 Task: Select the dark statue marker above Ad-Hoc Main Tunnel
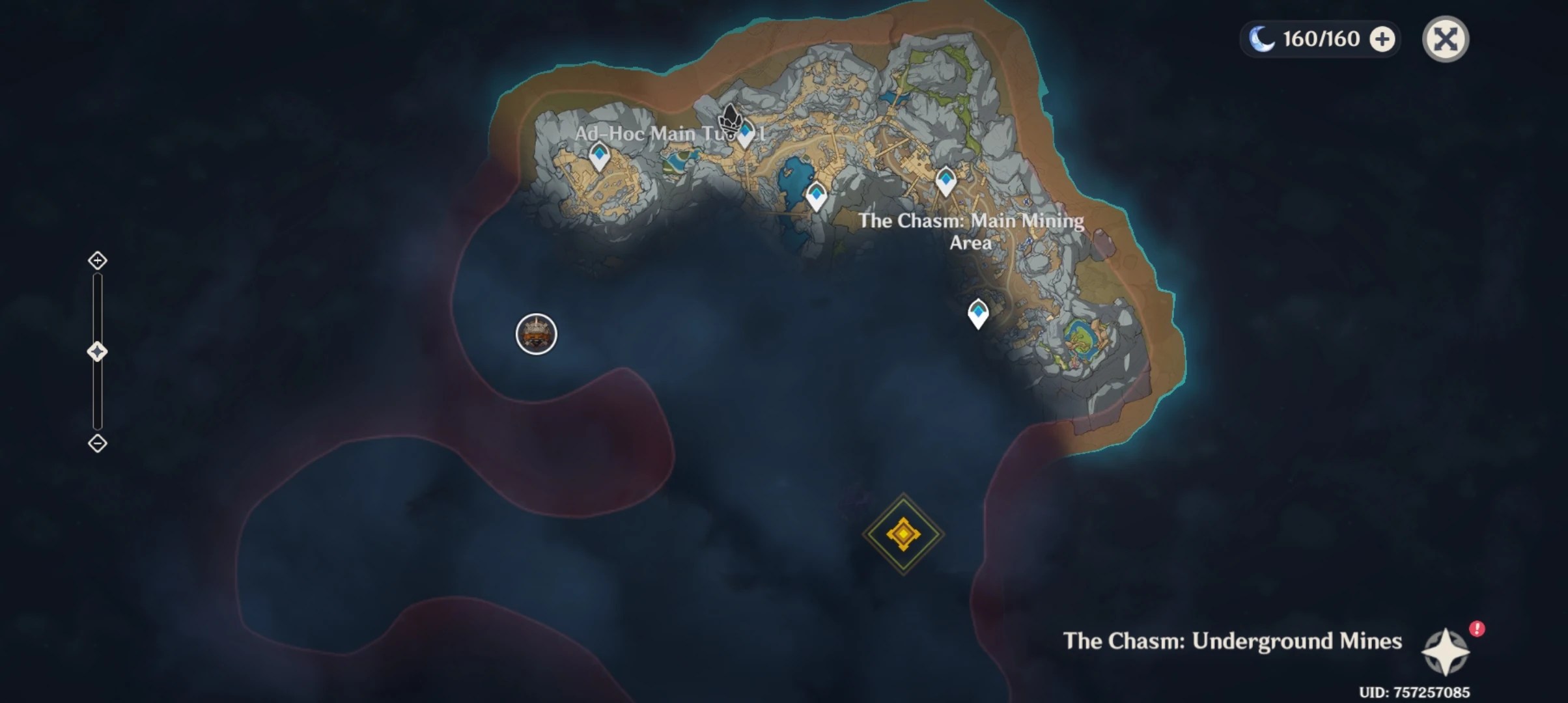(x=729, y=117)
